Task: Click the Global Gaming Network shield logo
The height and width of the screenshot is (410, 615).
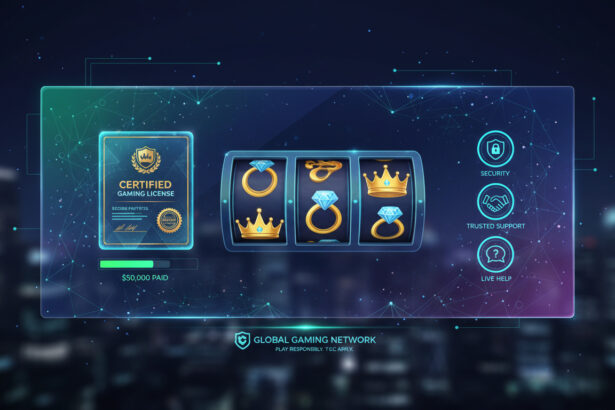Action: [x=241, y=341]
